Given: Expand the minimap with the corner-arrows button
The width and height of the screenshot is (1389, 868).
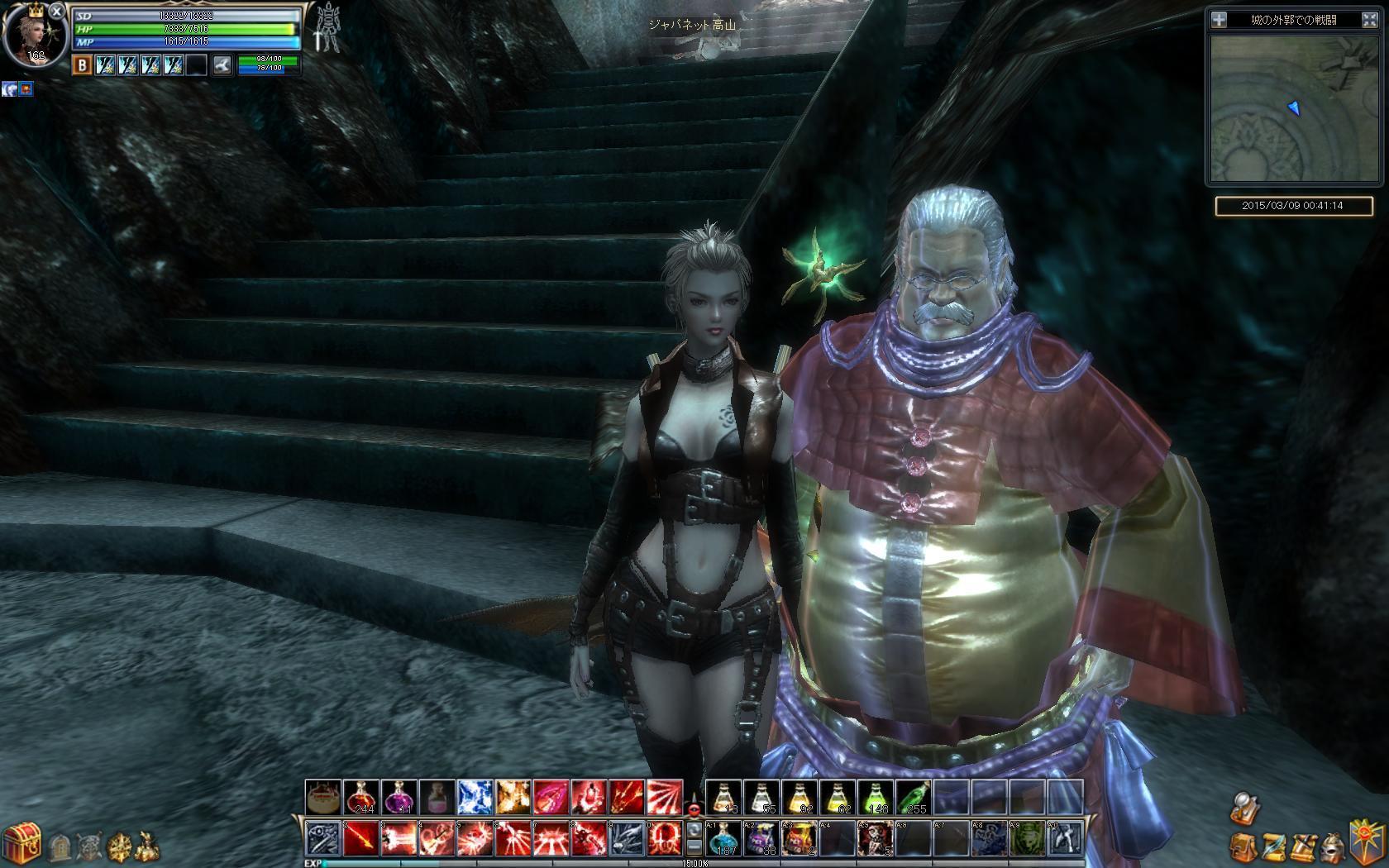Looking at the screenshot, I should [1369, 20].
